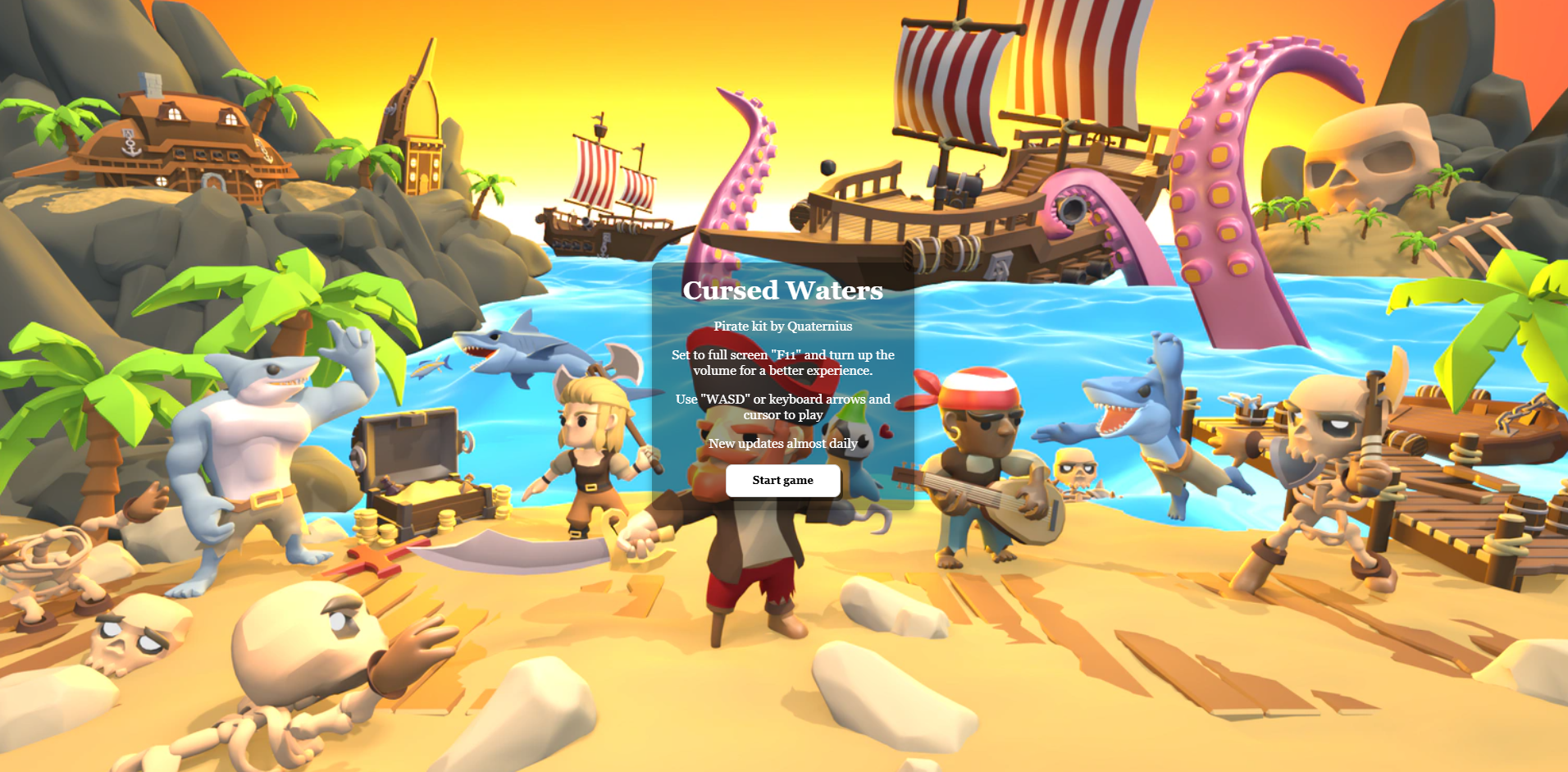Click the Start game button
Screen dimensions: 1568x772
[x=782, y=481]
